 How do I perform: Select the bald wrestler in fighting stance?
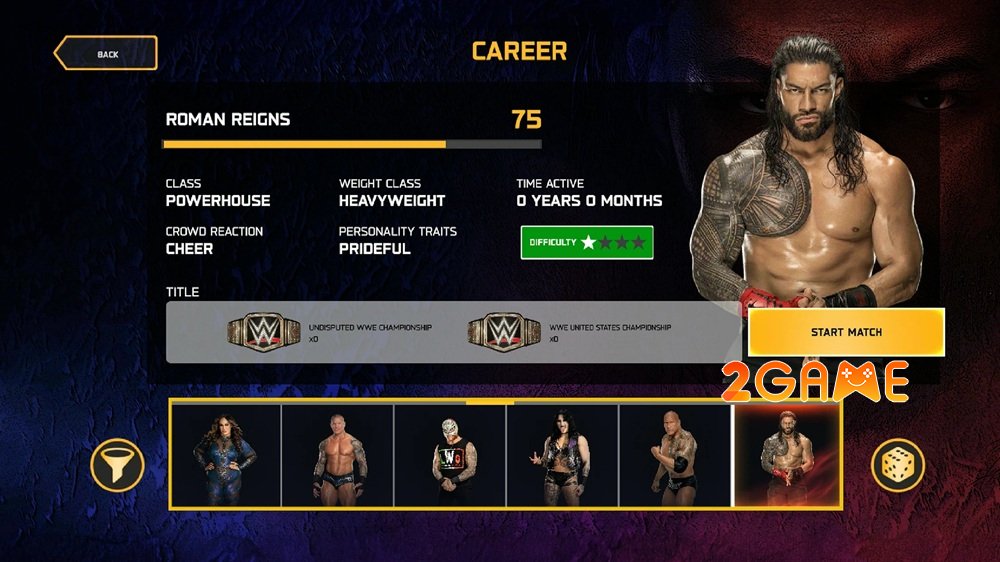[x=676, y=456]
